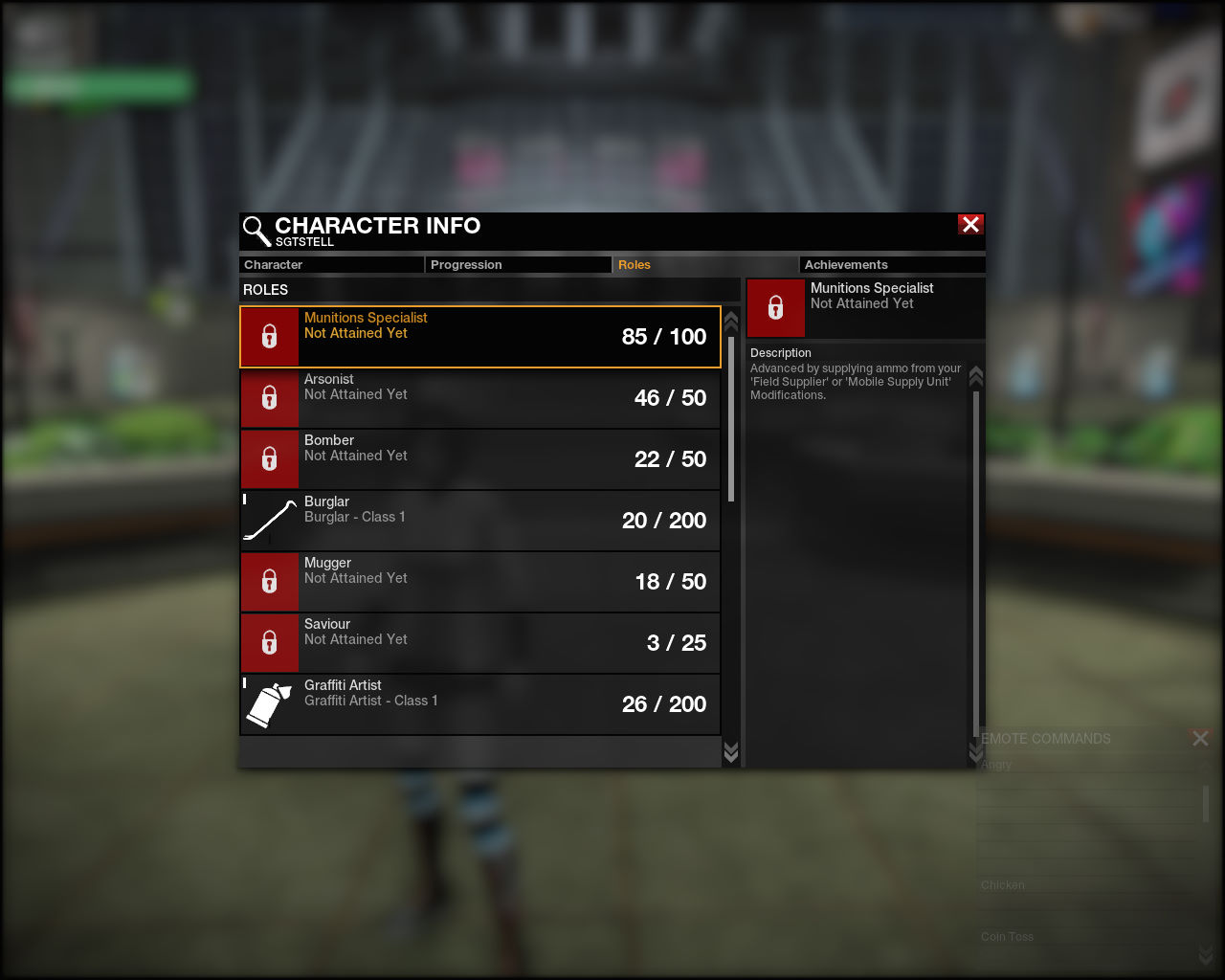Open the Progression tab

coord(517,265)
